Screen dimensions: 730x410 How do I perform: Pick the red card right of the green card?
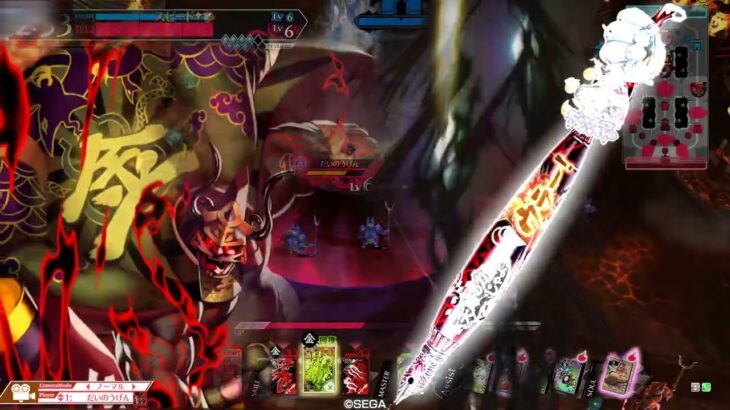[x=356, y=372]
